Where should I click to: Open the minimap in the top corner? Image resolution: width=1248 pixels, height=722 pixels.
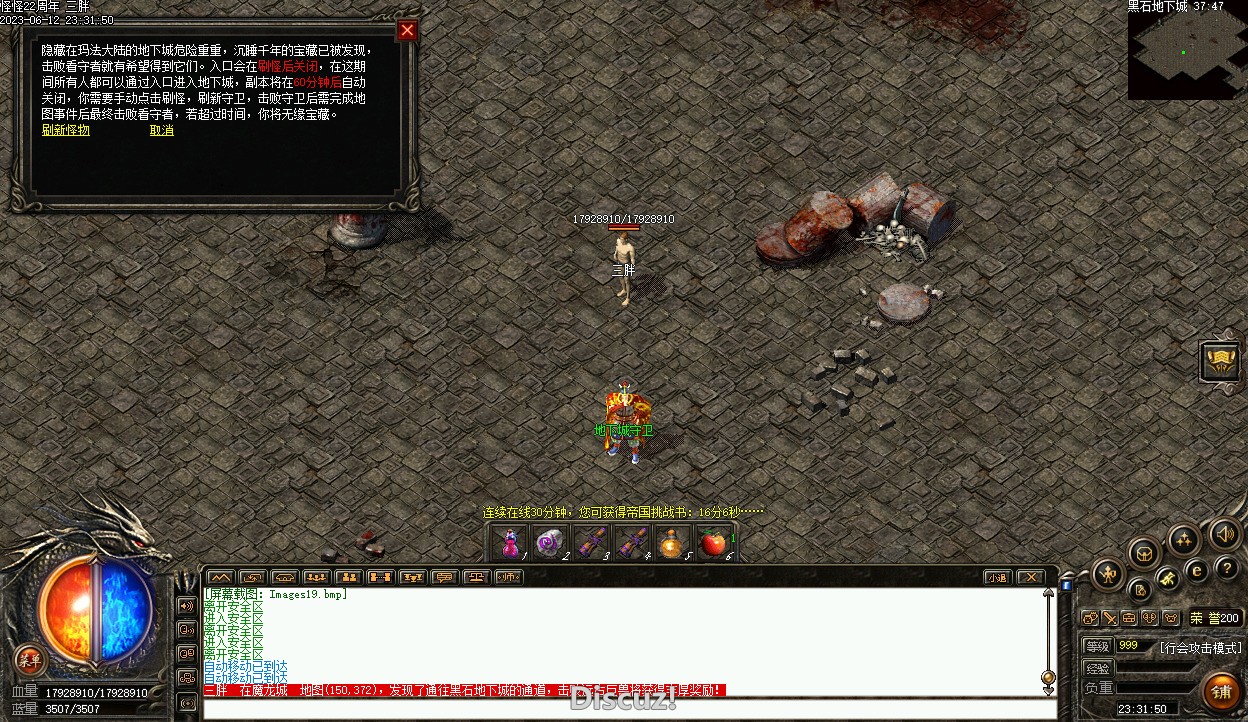pyautogui.click(x=1187, y=55)
